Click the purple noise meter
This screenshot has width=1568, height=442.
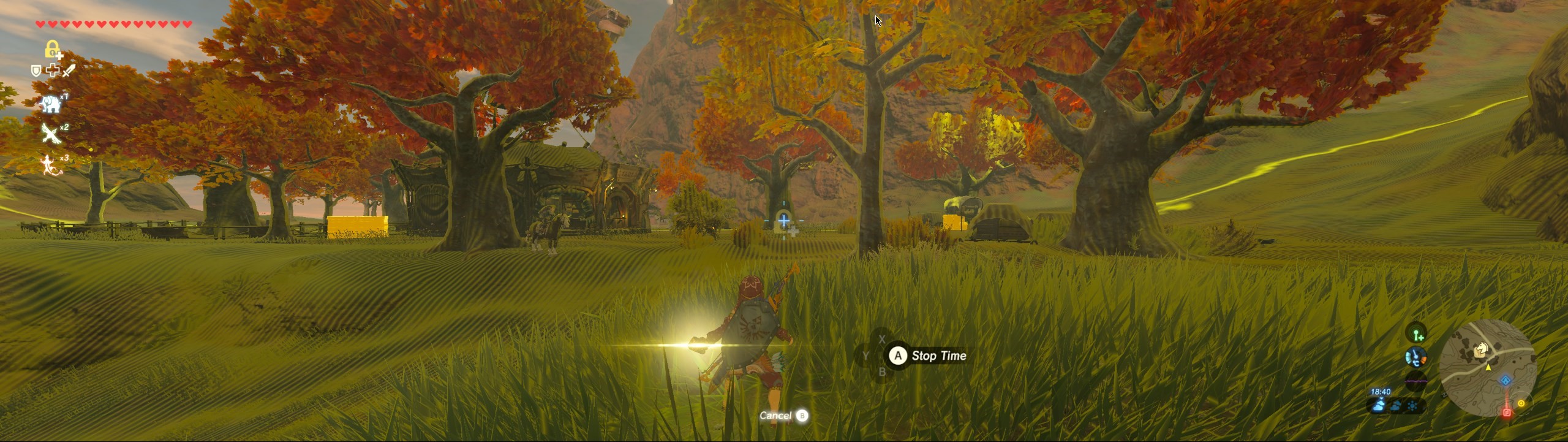coord(1415,381)
